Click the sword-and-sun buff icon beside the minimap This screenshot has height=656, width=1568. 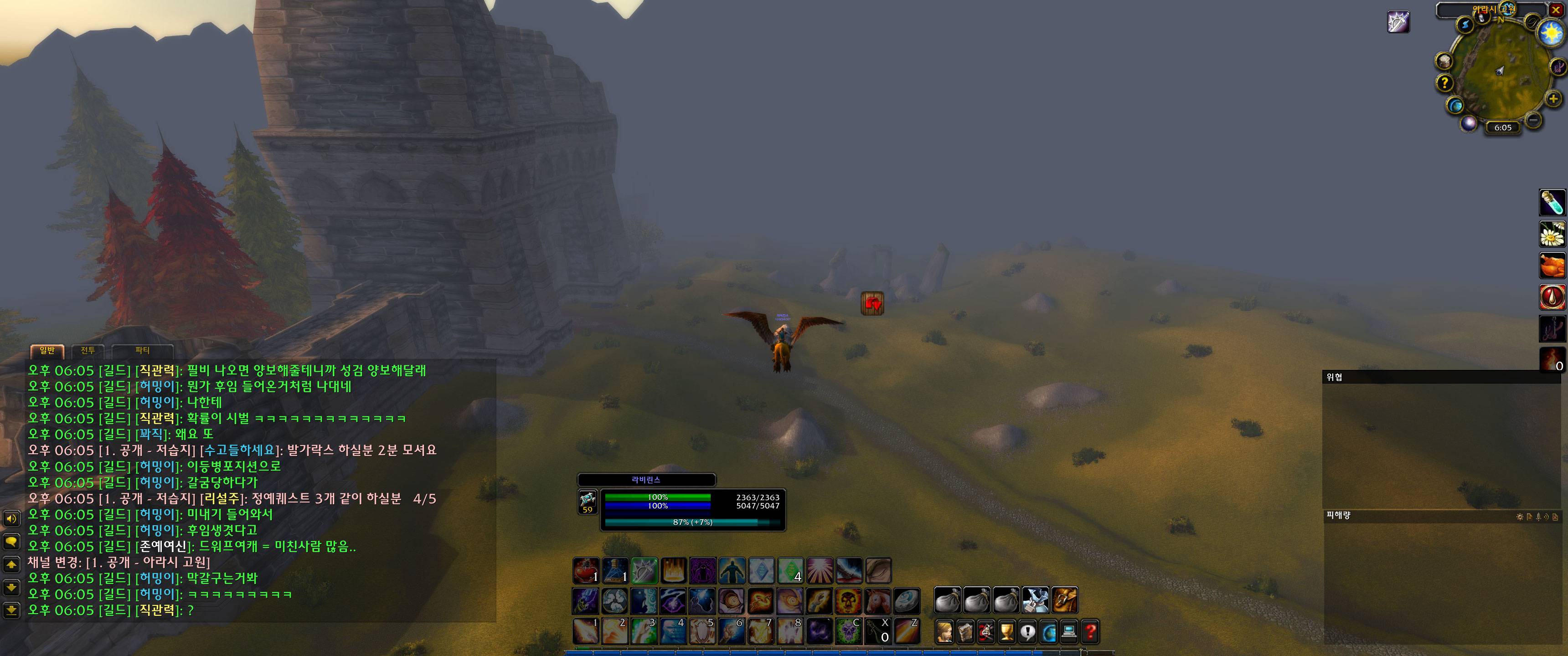point(1398,22)
